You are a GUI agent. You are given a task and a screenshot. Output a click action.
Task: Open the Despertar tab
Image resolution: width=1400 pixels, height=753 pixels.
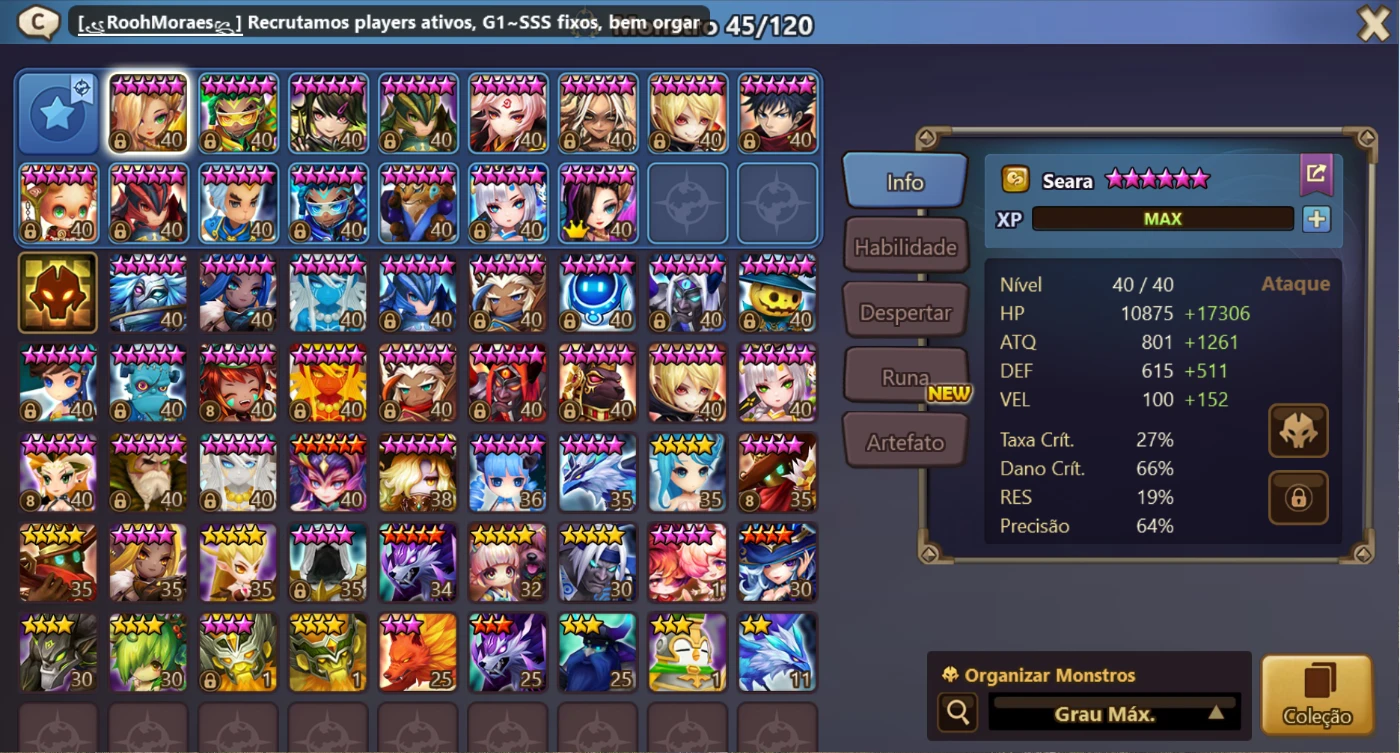(904, 311)
